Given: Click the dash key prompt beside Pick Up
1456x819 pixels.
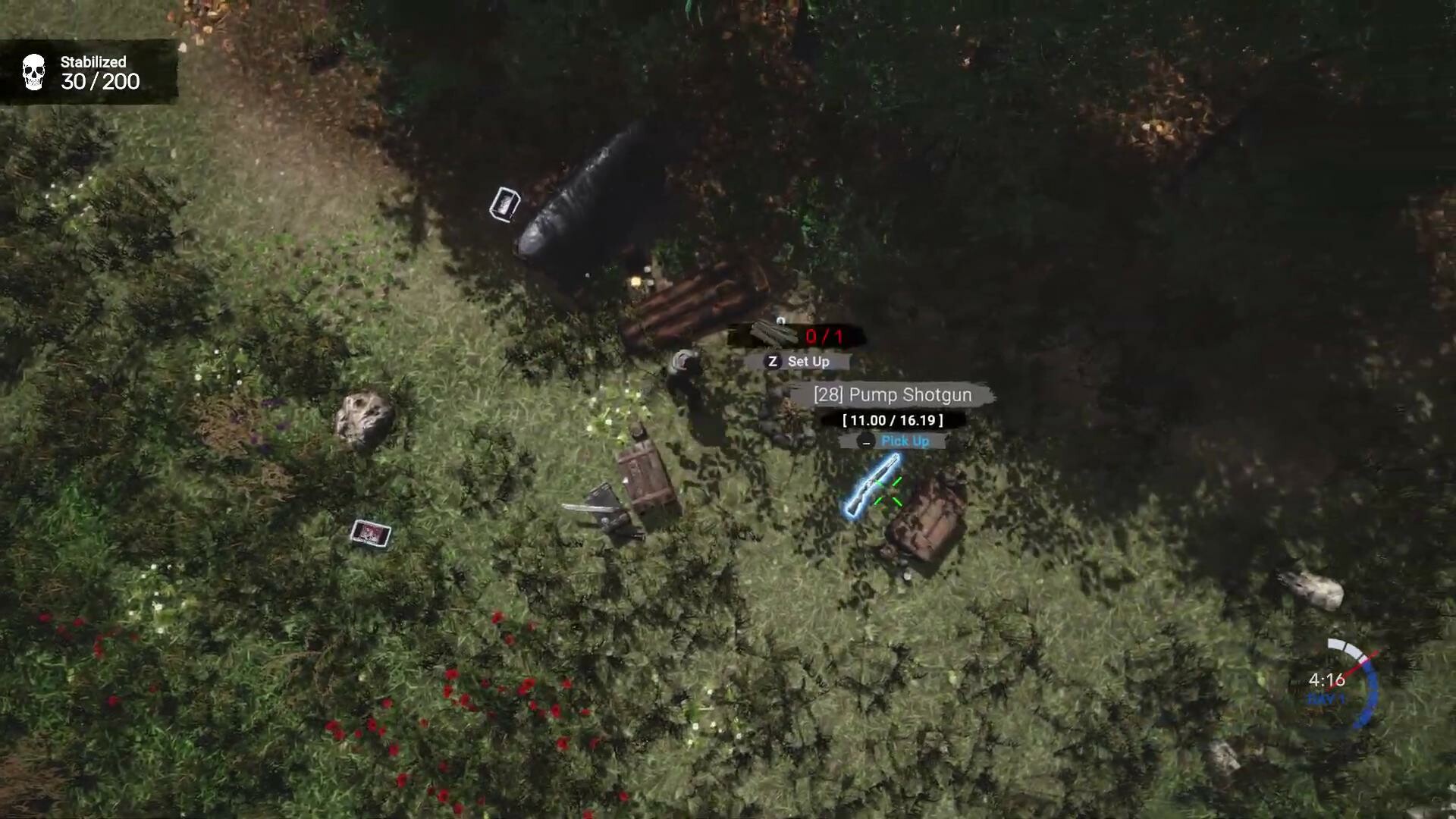Looking at the screenshot, I should (865, 441).
